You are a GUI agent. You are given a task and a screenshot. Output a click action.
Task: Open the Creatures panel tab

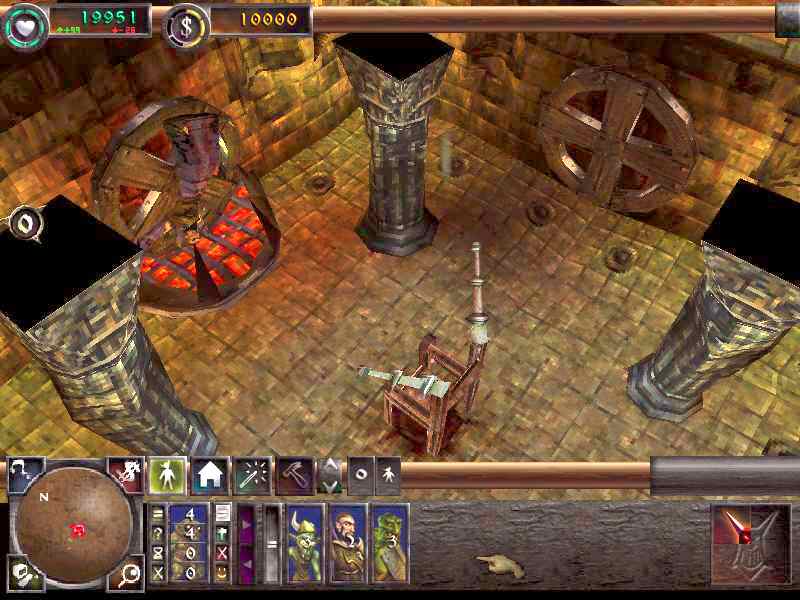tap(167, 475)
